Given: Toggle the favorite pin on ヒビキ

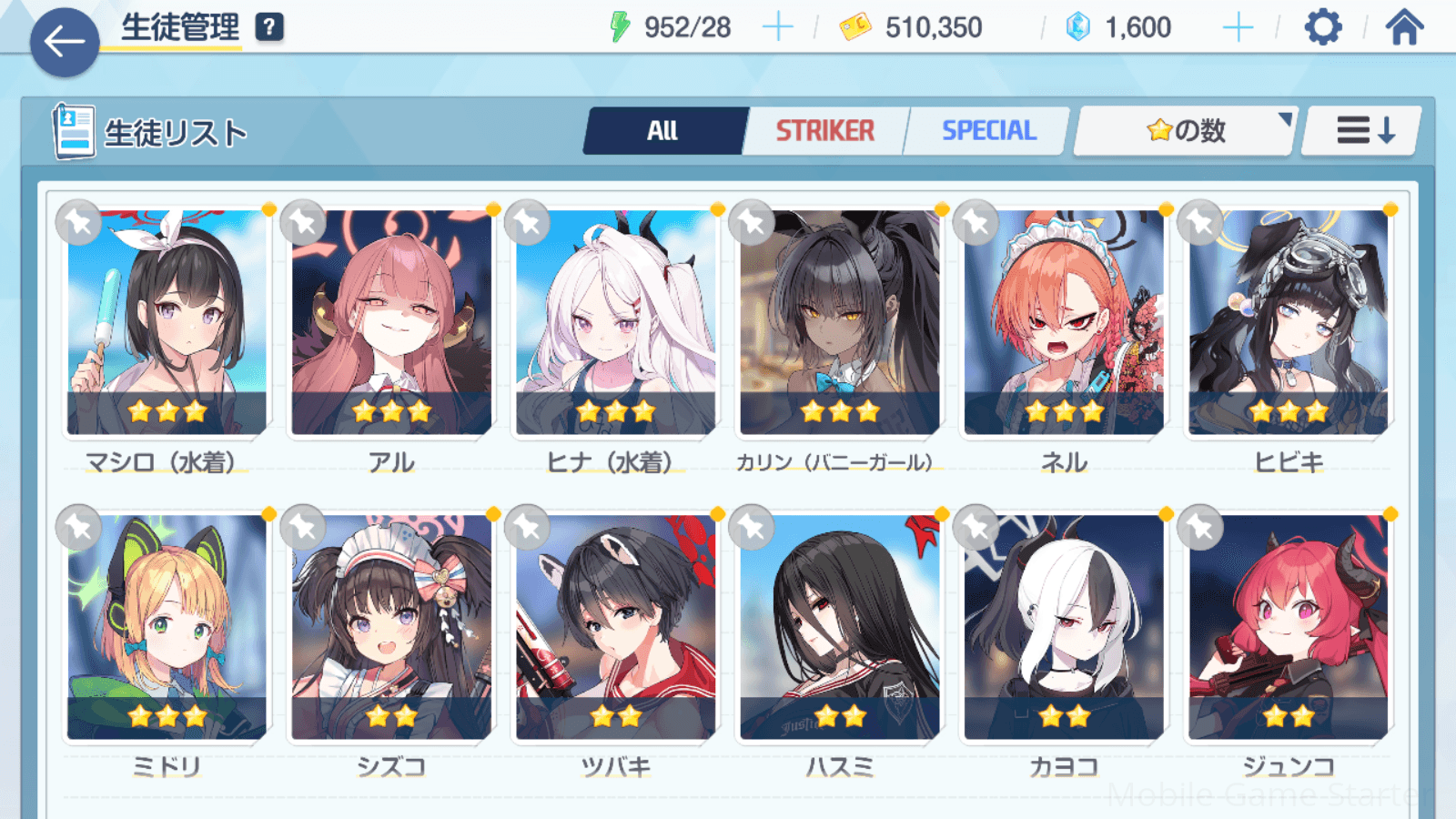Looking at the screenshot, I should [1200, 222].
